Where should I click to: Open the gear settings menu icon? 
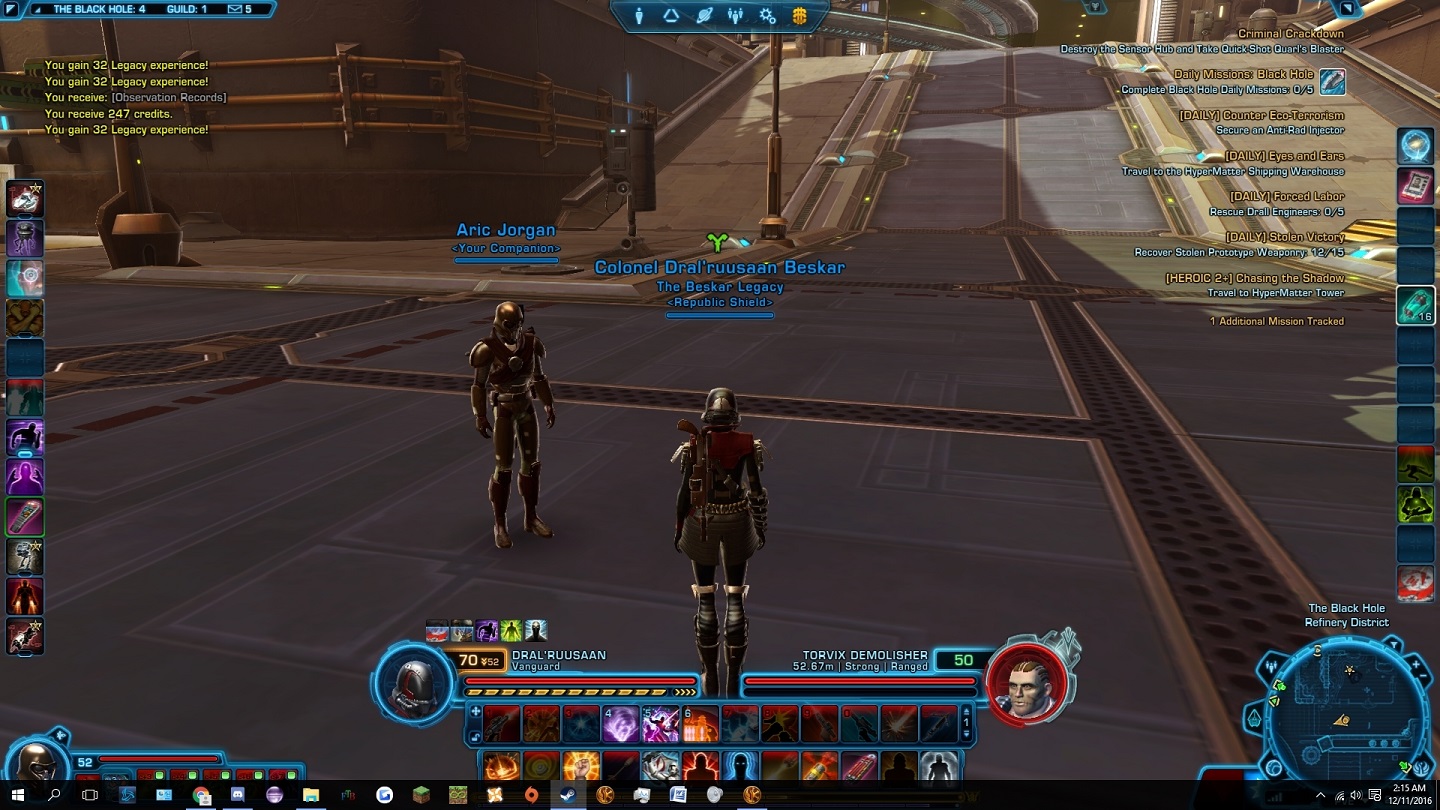click(x=767, y=16)
